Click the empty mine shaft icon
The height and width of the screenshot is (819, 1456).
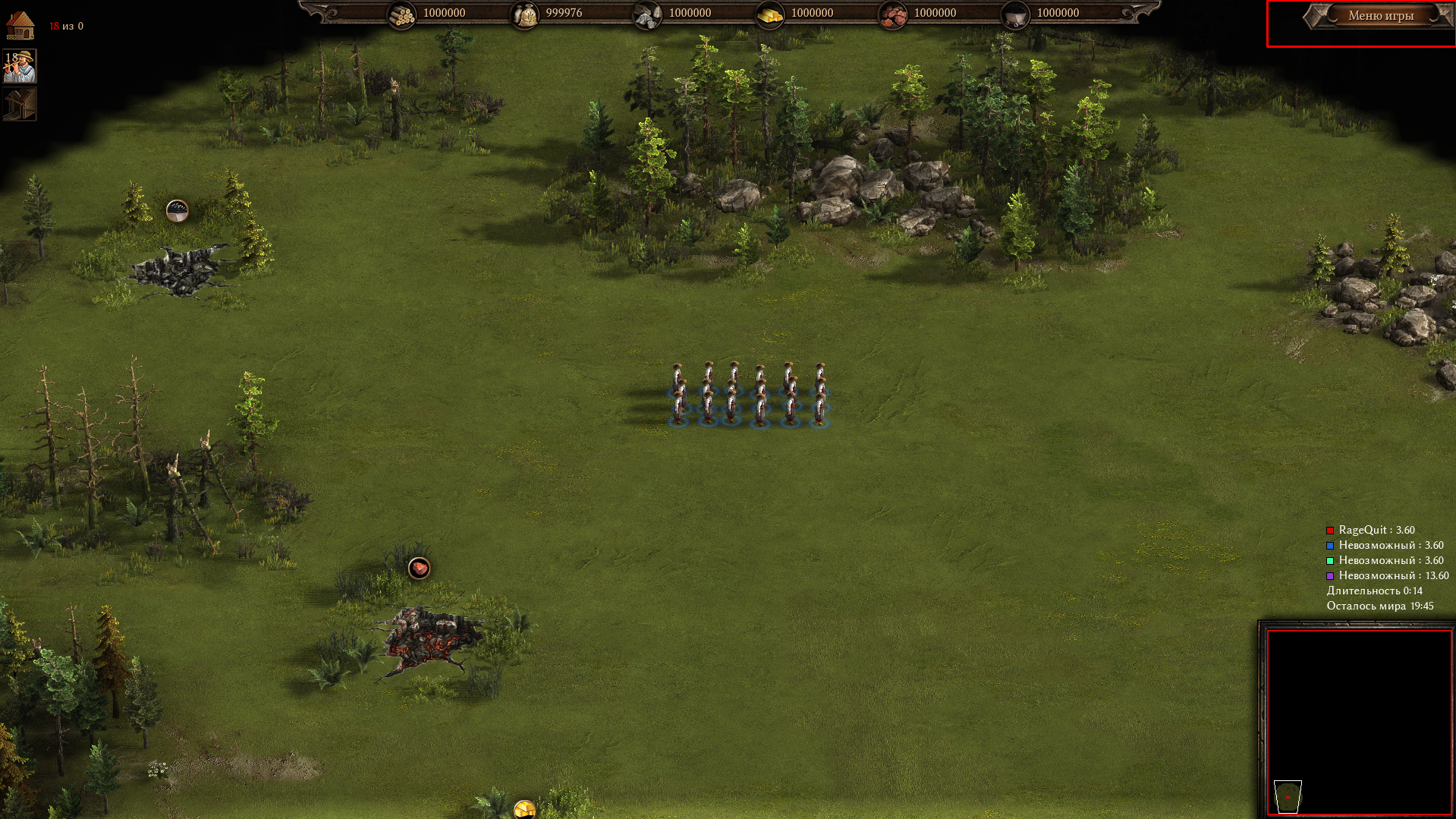(x=20, y=105)
